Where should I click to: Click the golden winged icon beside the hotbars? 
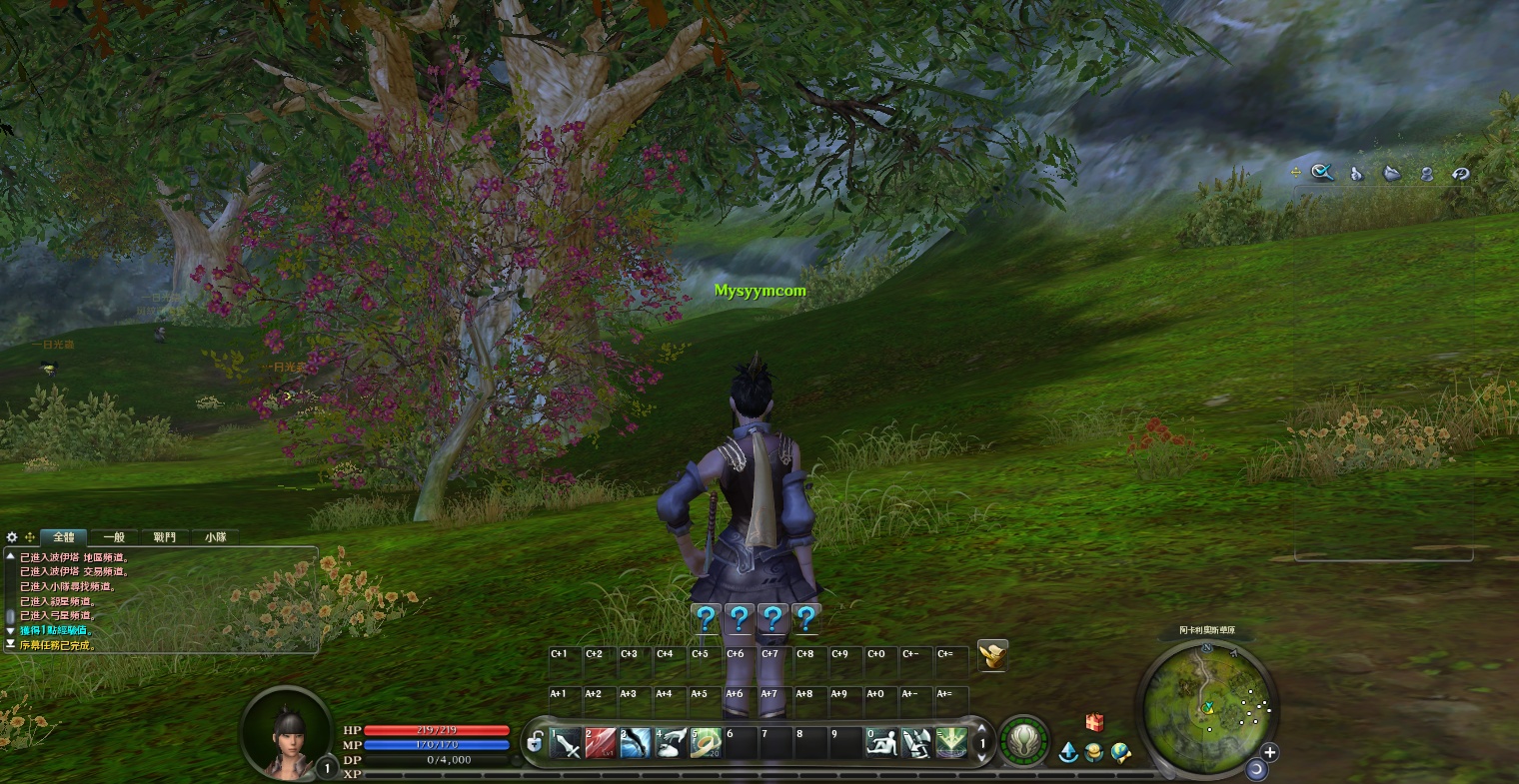[x=992, y=655]
